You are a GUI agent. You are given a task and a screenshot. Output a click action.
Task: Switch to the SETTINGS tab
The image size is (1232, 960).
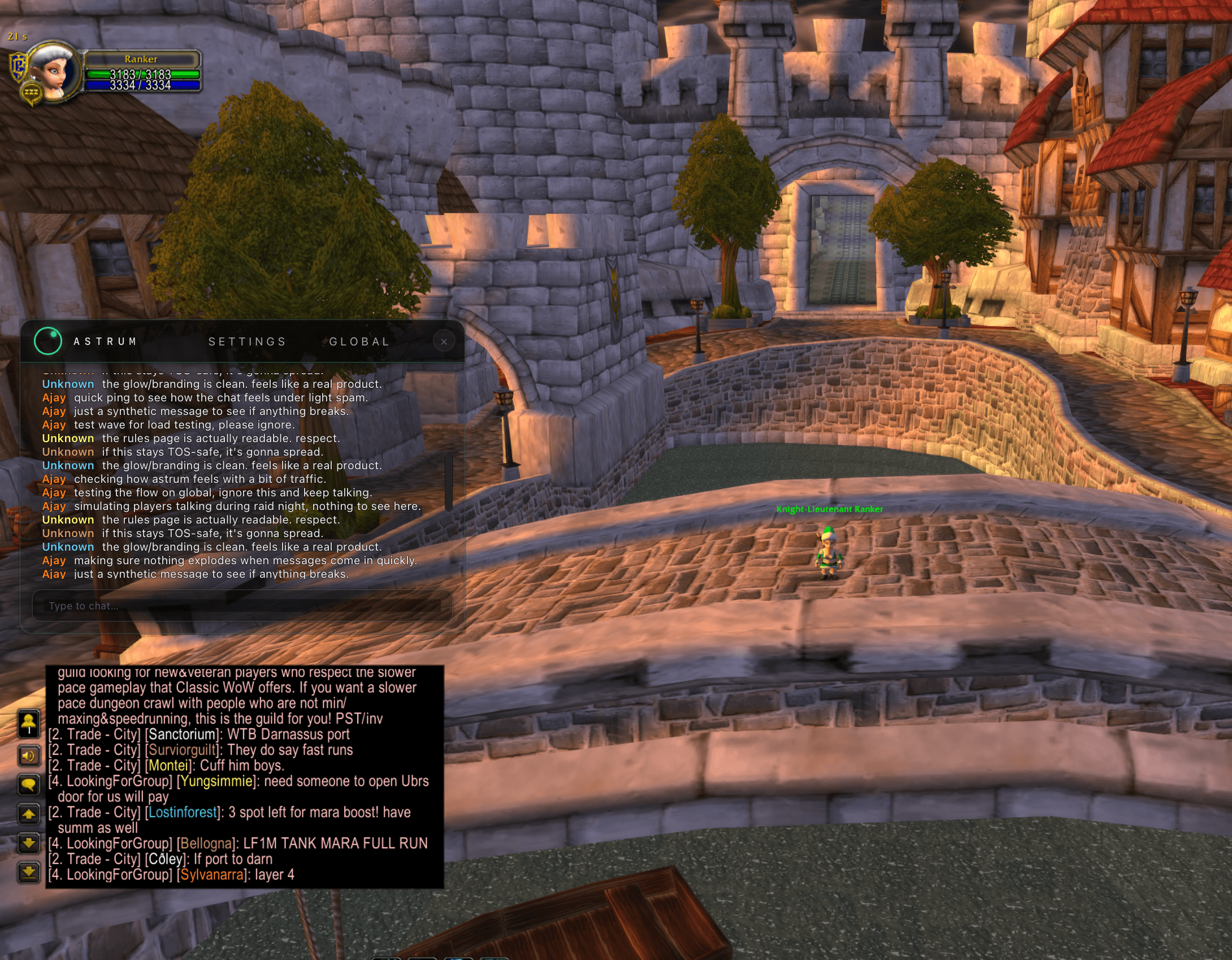(x=248, y=341)
